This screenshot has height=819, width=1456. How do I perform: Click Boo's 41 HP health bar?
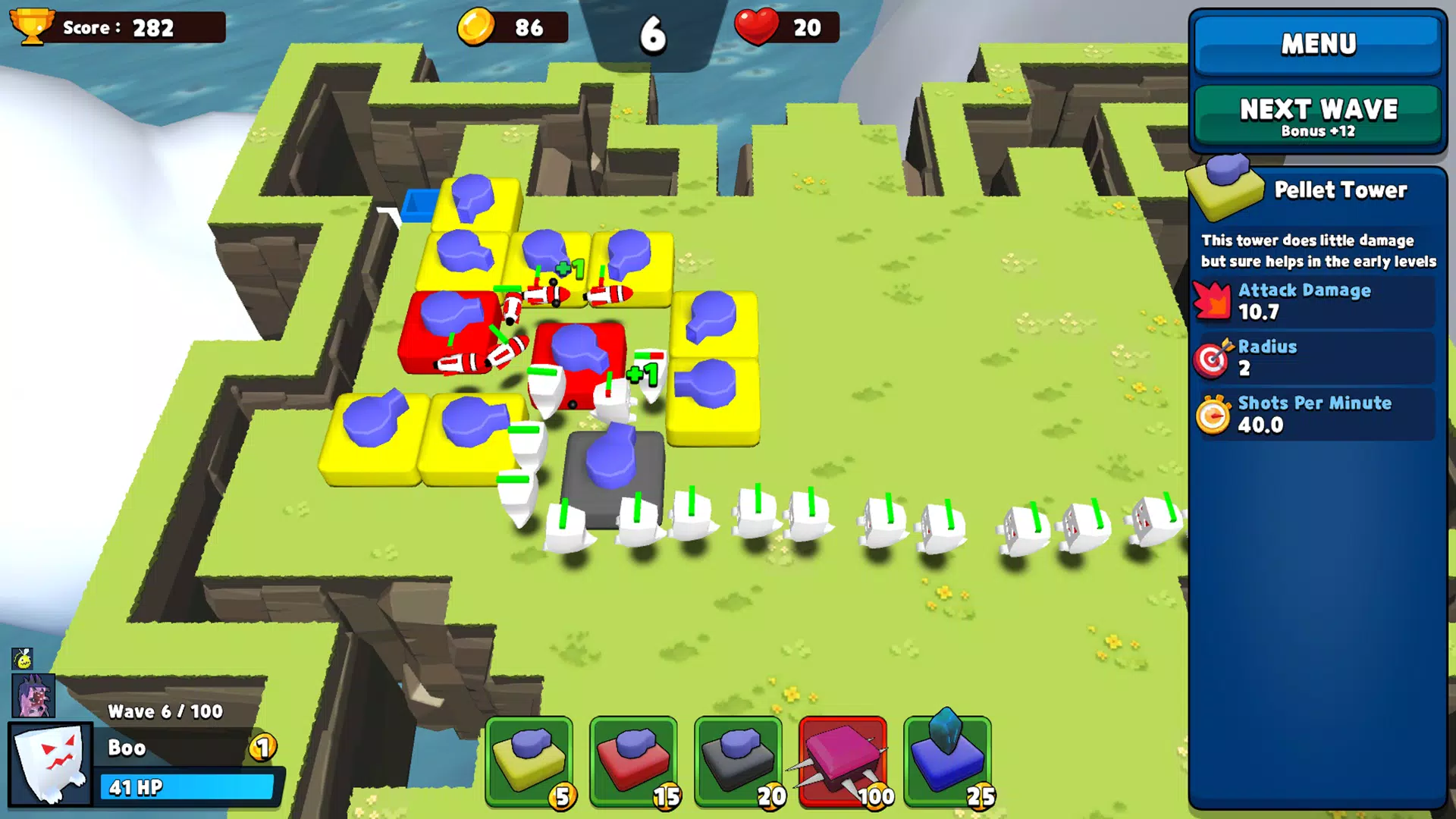[x=187, y=788]
